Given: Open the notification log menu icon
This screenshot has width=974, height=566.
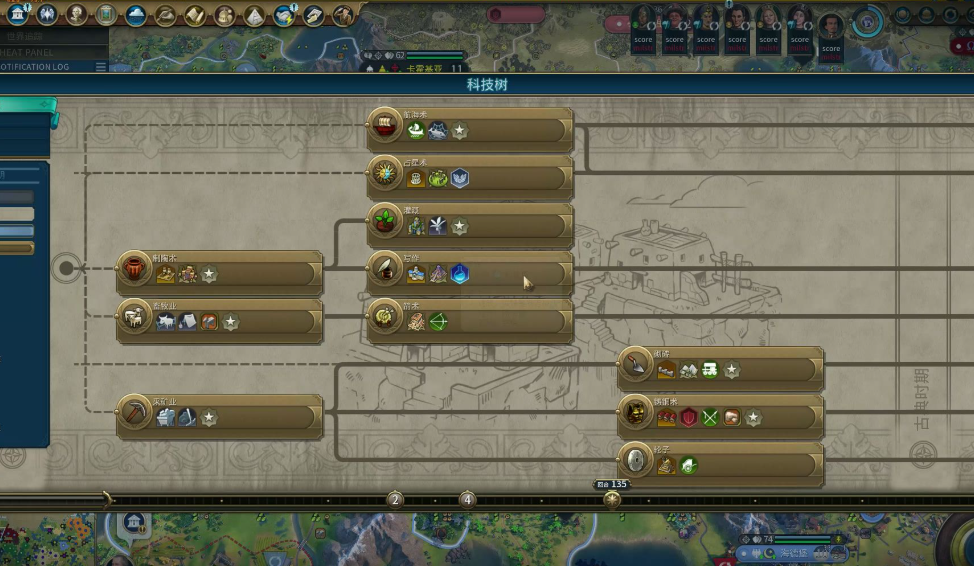Looking at the screenshot, I should (100, 67).
